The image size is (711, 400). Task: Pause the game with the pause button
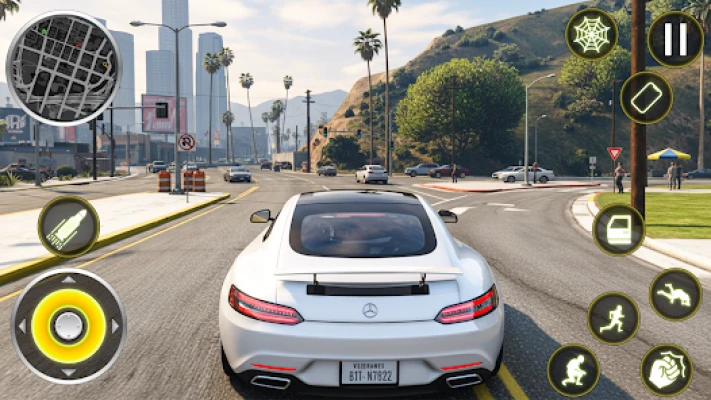675,39
